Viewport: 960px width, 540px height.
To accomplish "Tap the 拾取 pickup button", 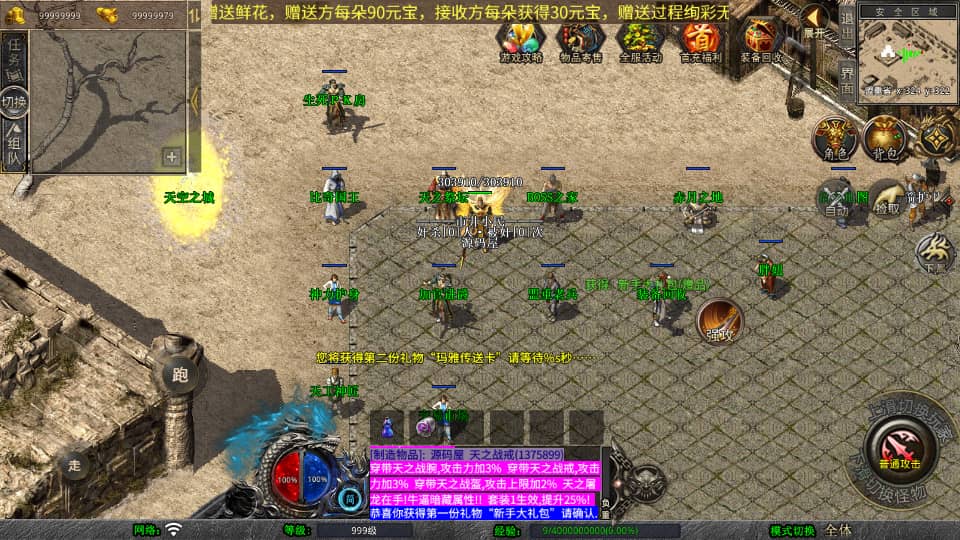I will 886,198.
